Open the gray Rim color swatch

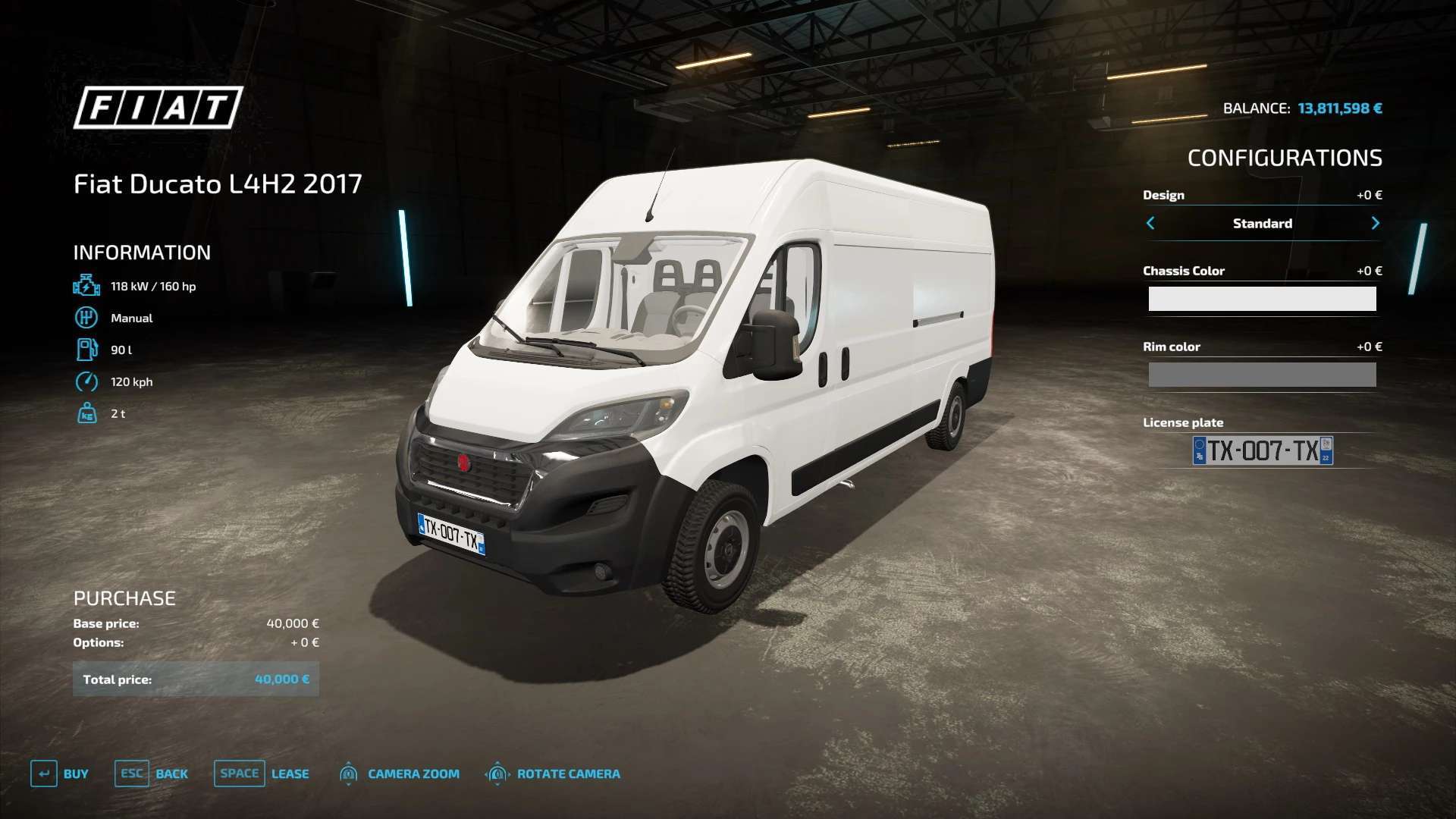click(1262, 375)
